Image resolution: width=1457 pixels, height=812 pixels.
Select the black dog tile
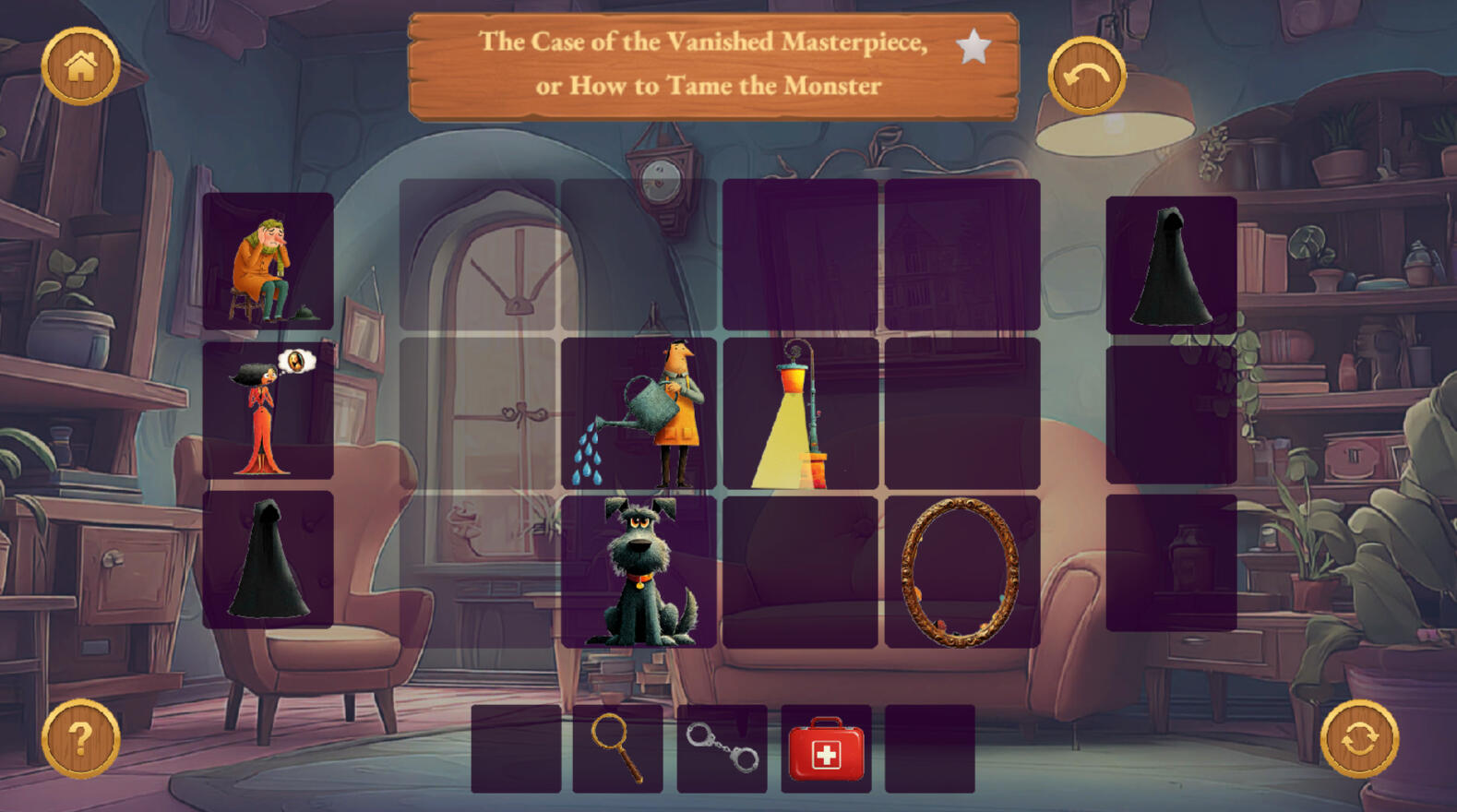(639, 572)
